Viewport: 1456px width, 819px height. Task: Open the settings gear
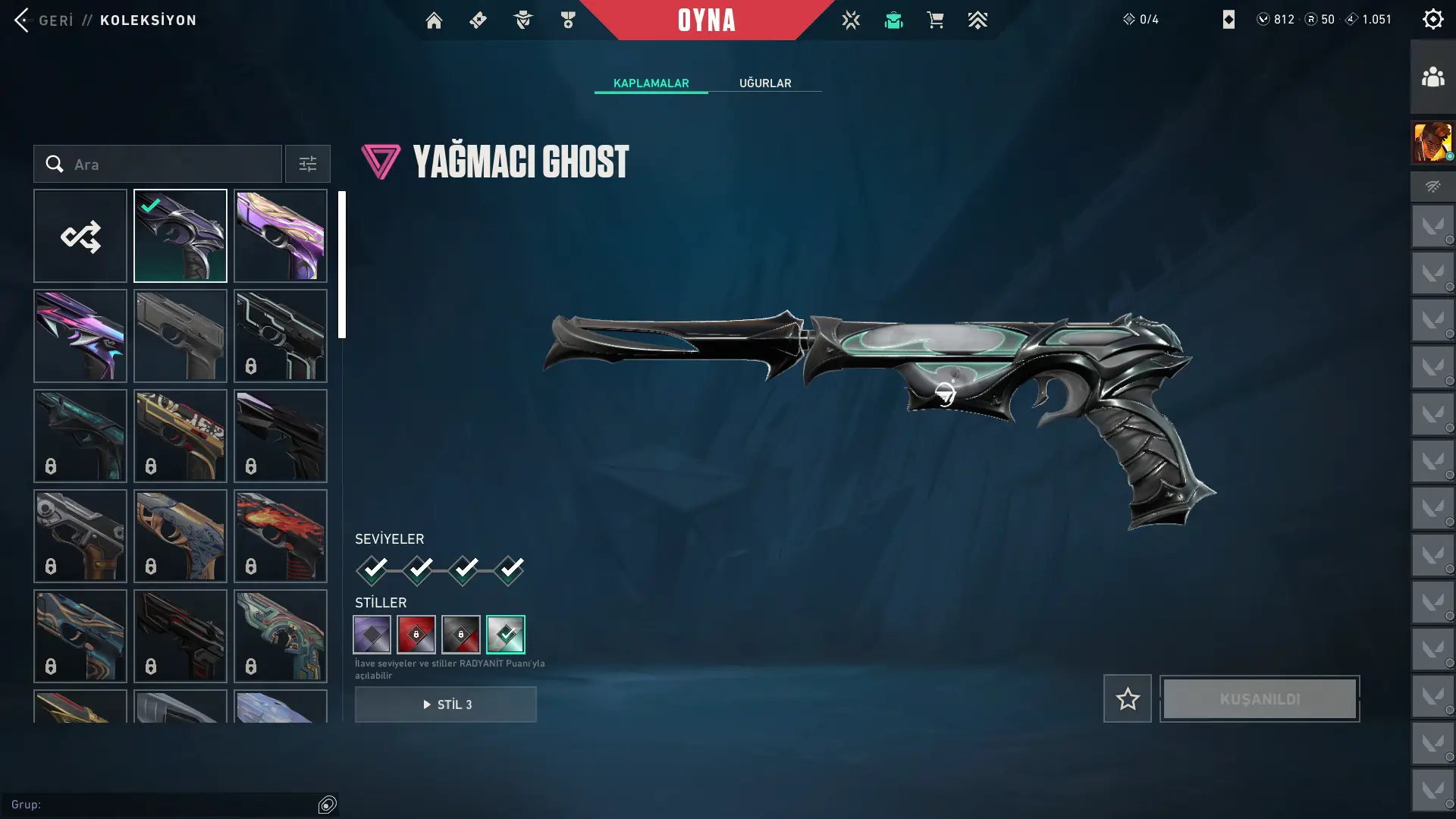tap(1432, 20)
